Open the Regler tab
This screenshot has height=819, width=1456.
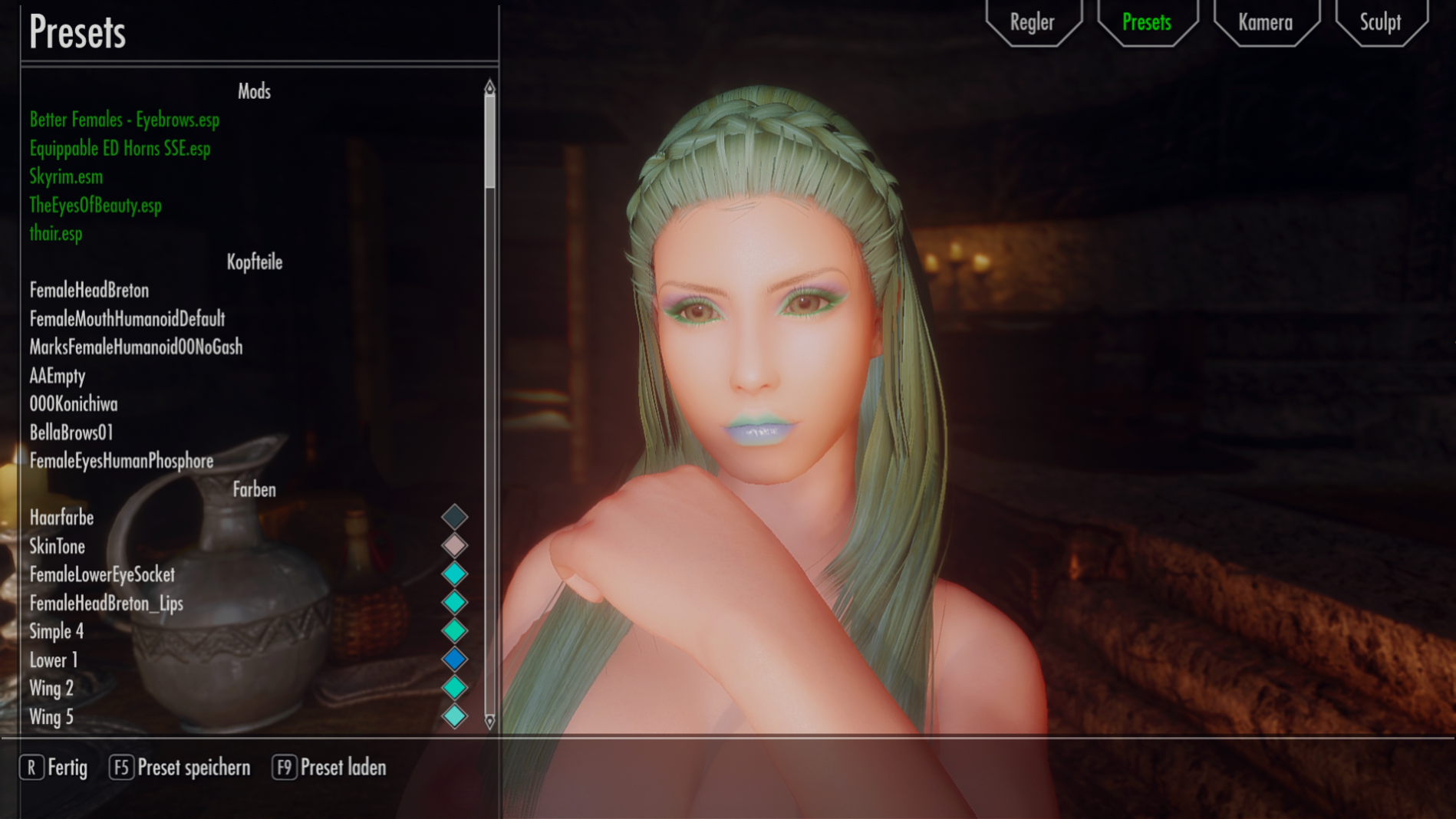1032,22
